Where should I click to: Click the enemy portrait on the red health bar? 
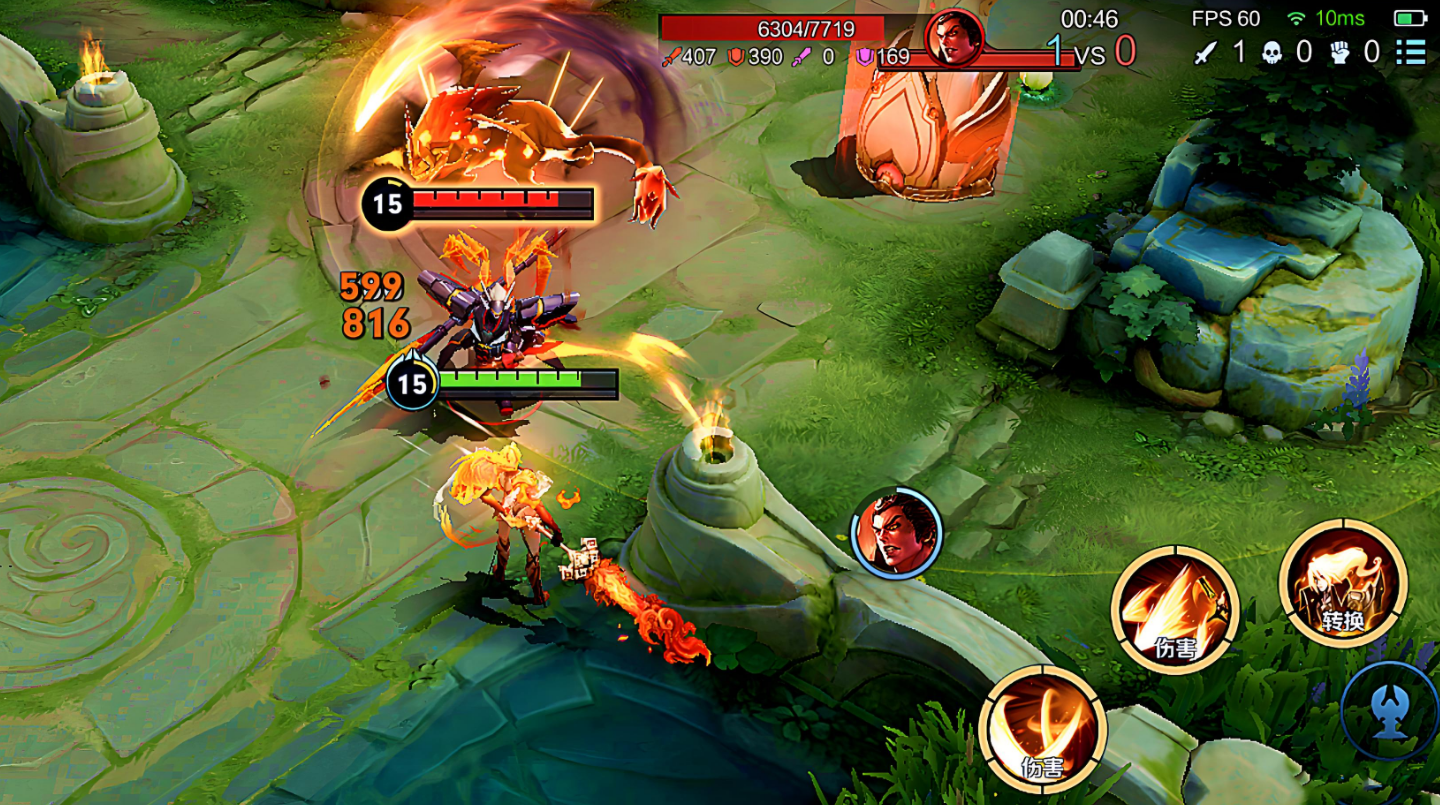click(953, 38)
